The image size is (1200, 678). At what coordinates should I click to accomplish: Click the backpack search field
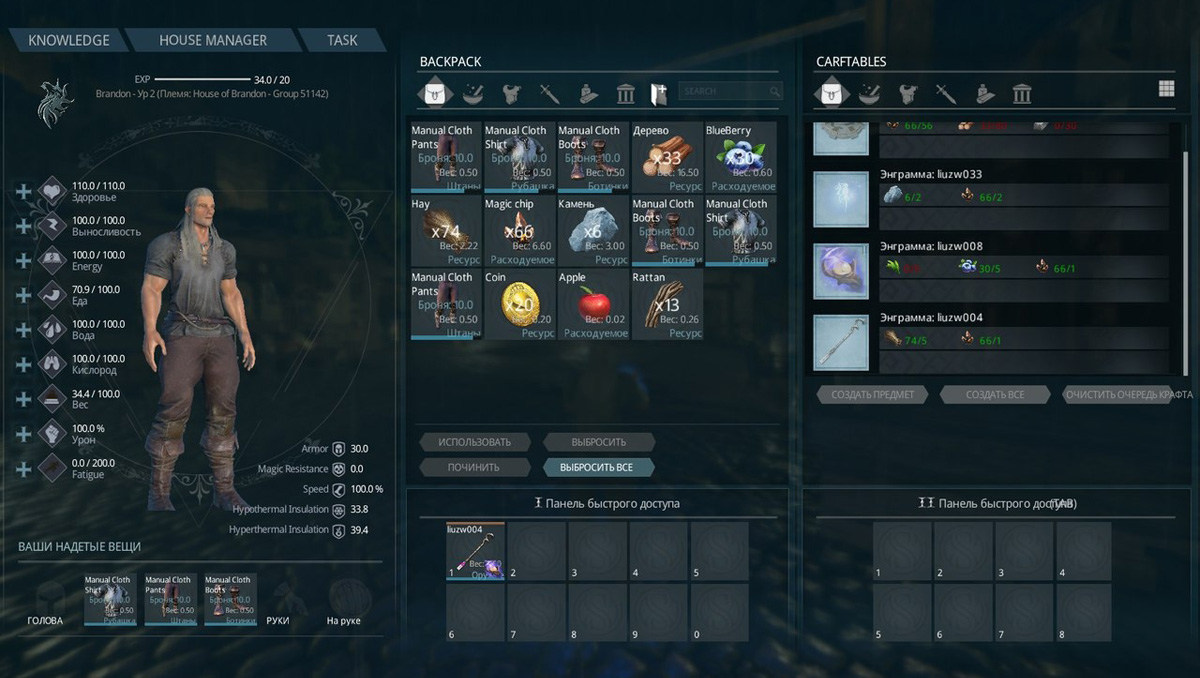(x=724, y=92)
